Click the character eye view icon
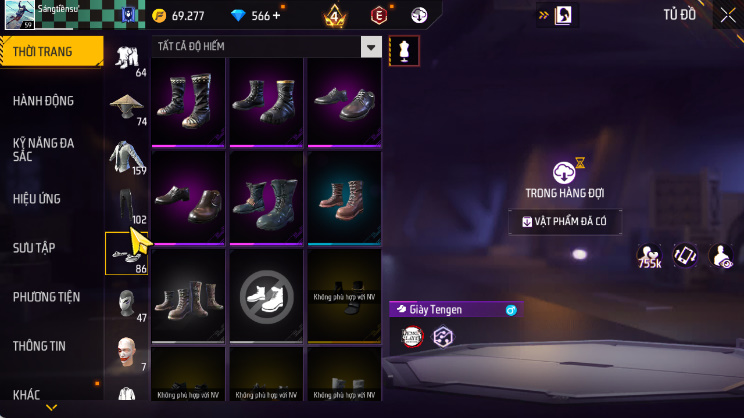This screenshot has height=418, width=744. click(720, 257)
